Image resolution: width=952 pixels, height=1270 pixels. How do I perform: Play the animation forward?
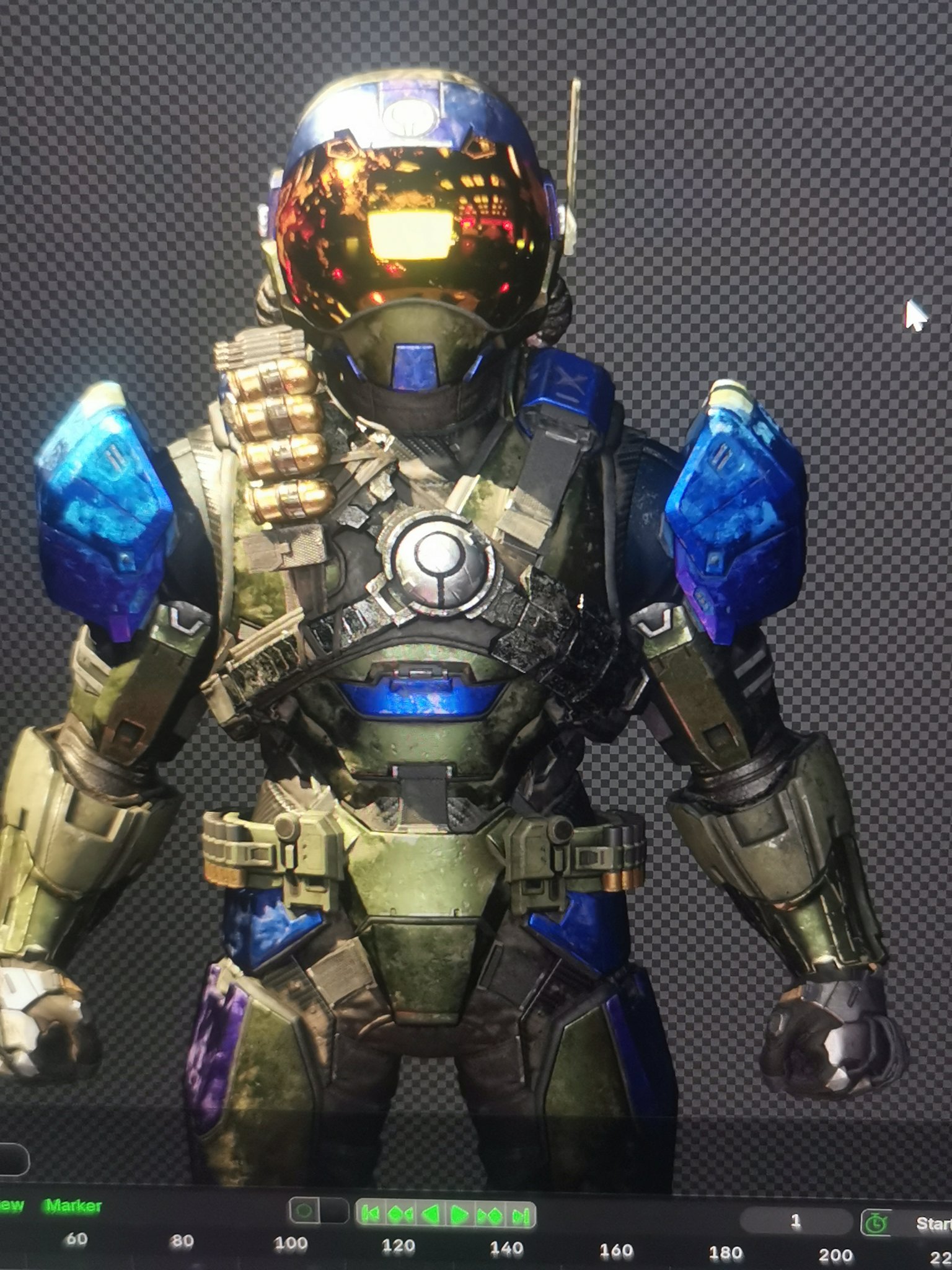click(459, 1214)
